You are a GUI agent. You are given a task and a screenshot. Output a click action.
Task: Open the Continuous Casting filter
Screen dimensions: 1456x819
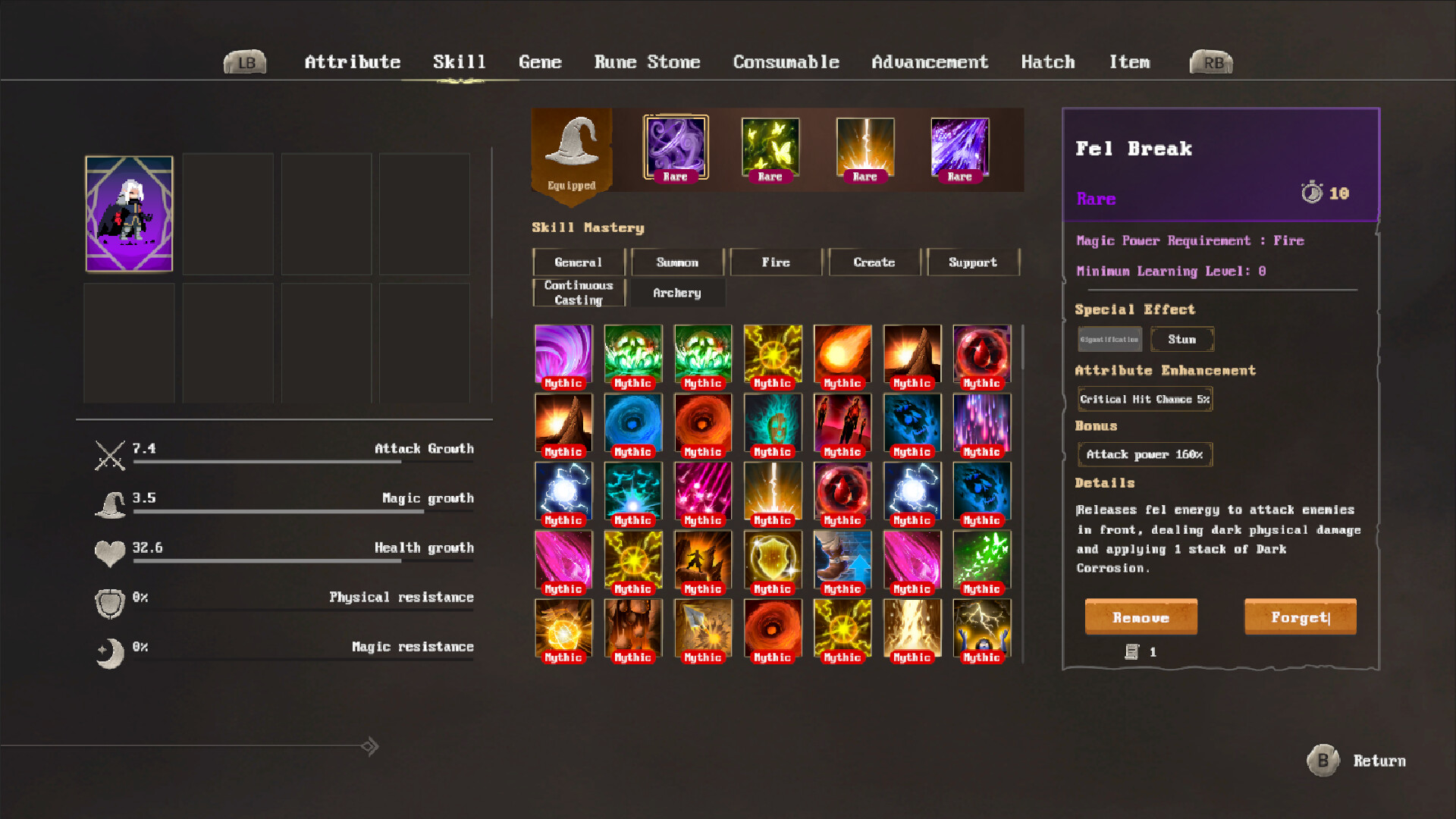(578, 291)
